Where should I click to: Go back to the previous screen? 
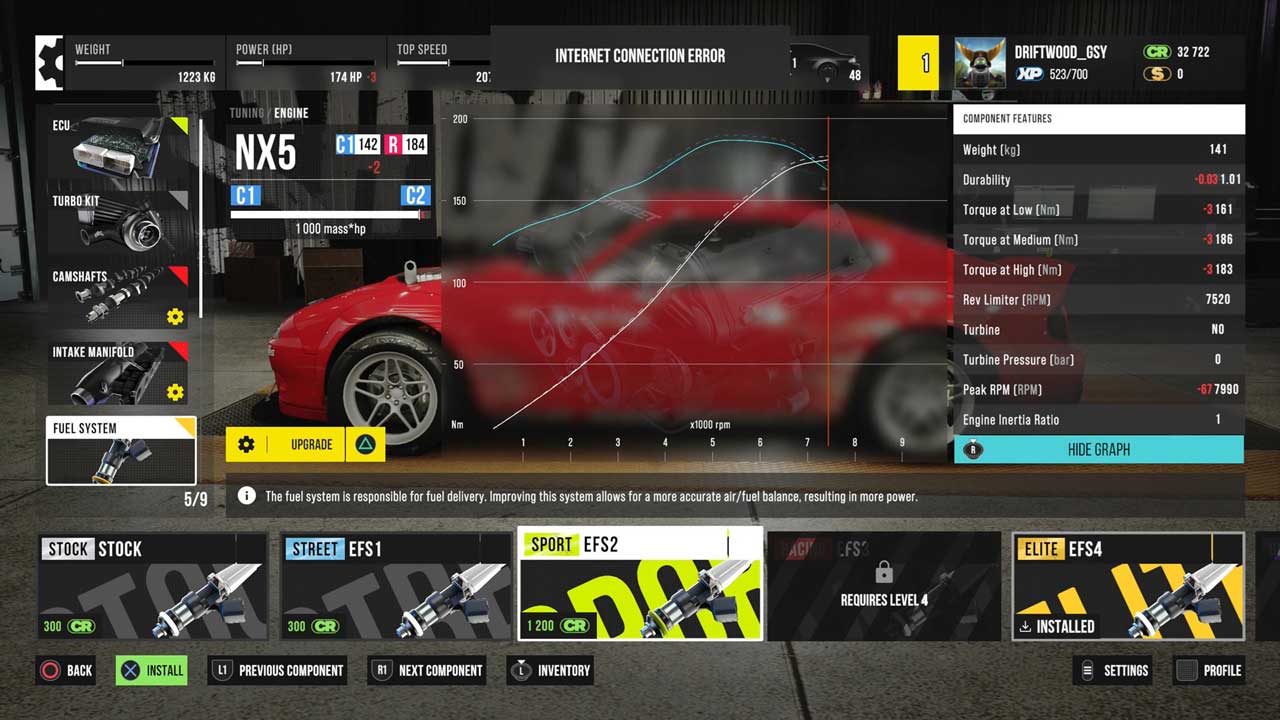(x=67, y=670)
